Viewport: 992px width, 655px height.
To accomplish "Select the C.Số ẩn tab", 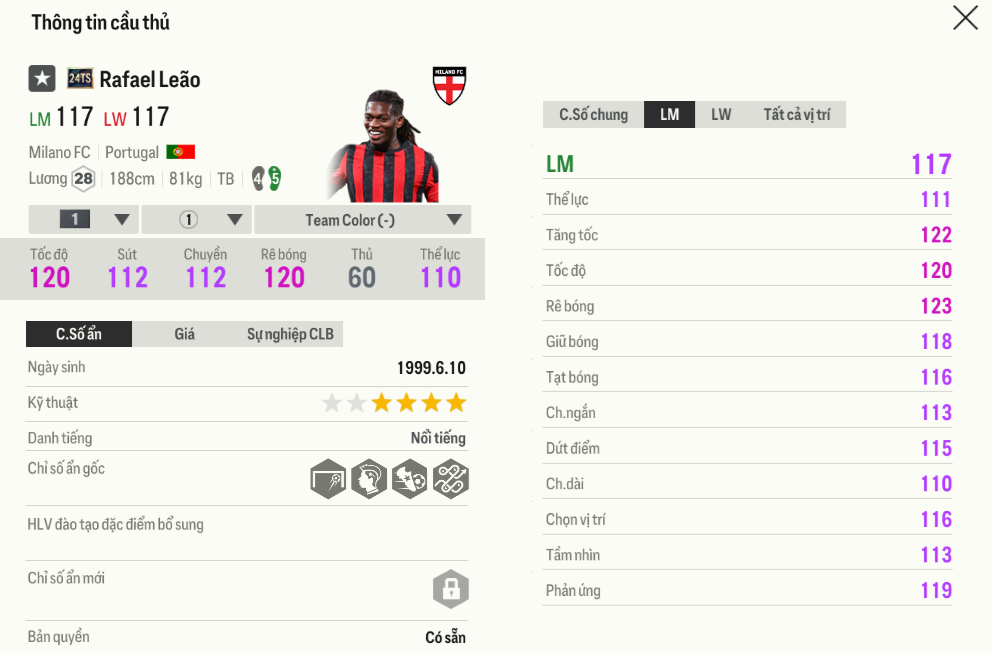I will click(x=79, y=334).
